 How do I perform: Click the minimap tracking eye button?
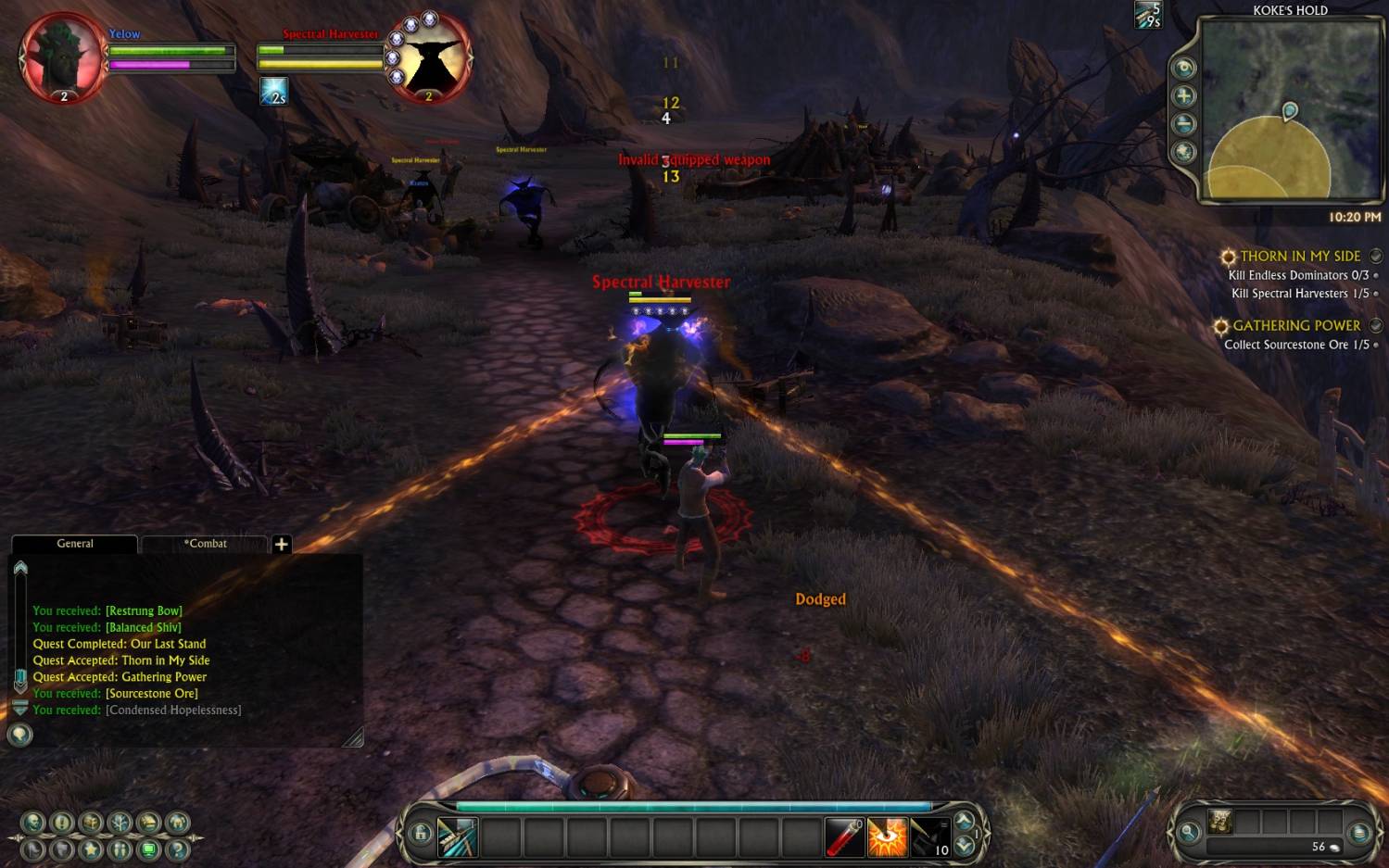coord(1183,68)
